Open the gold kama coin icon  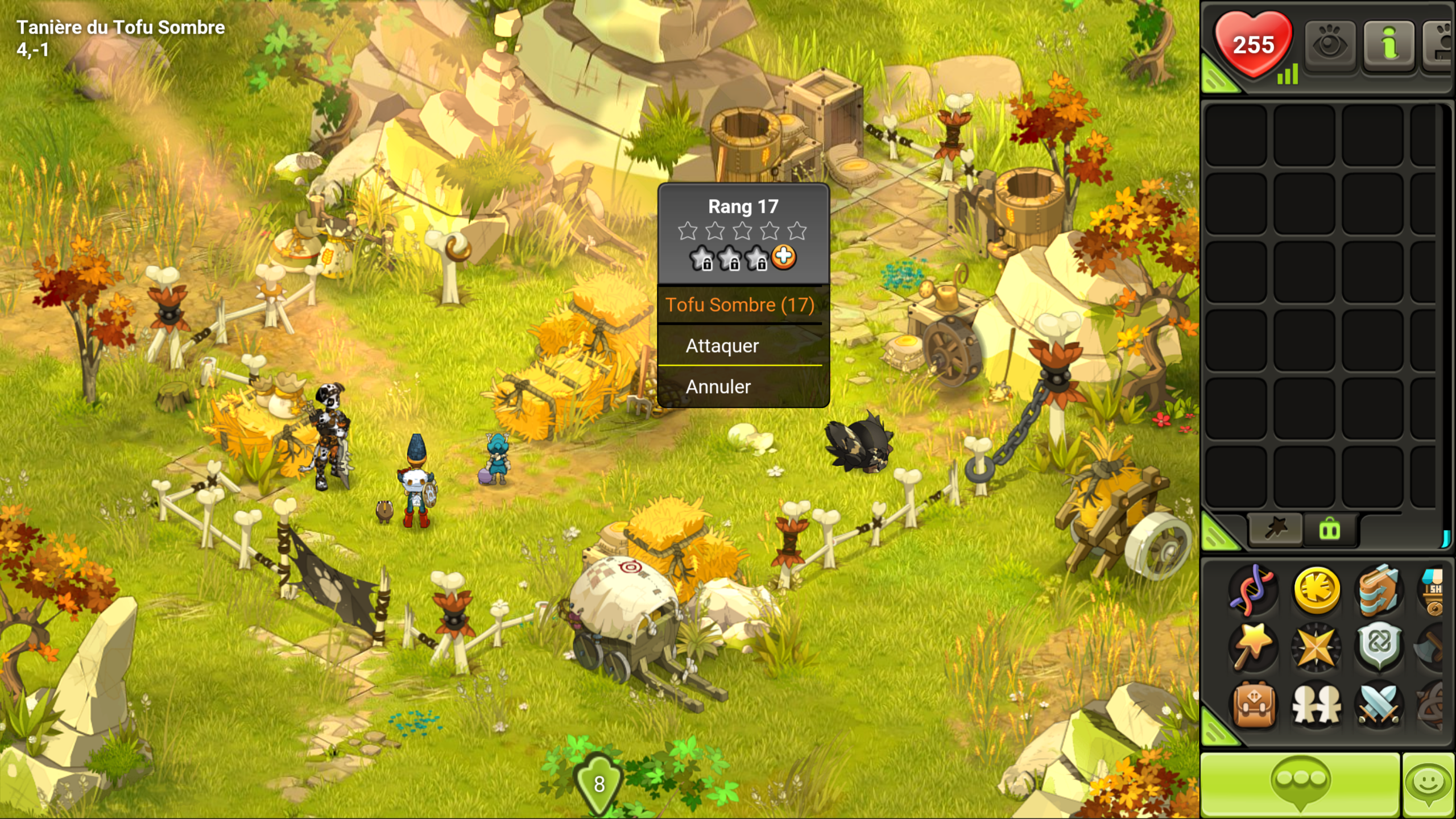[1316, 590]
